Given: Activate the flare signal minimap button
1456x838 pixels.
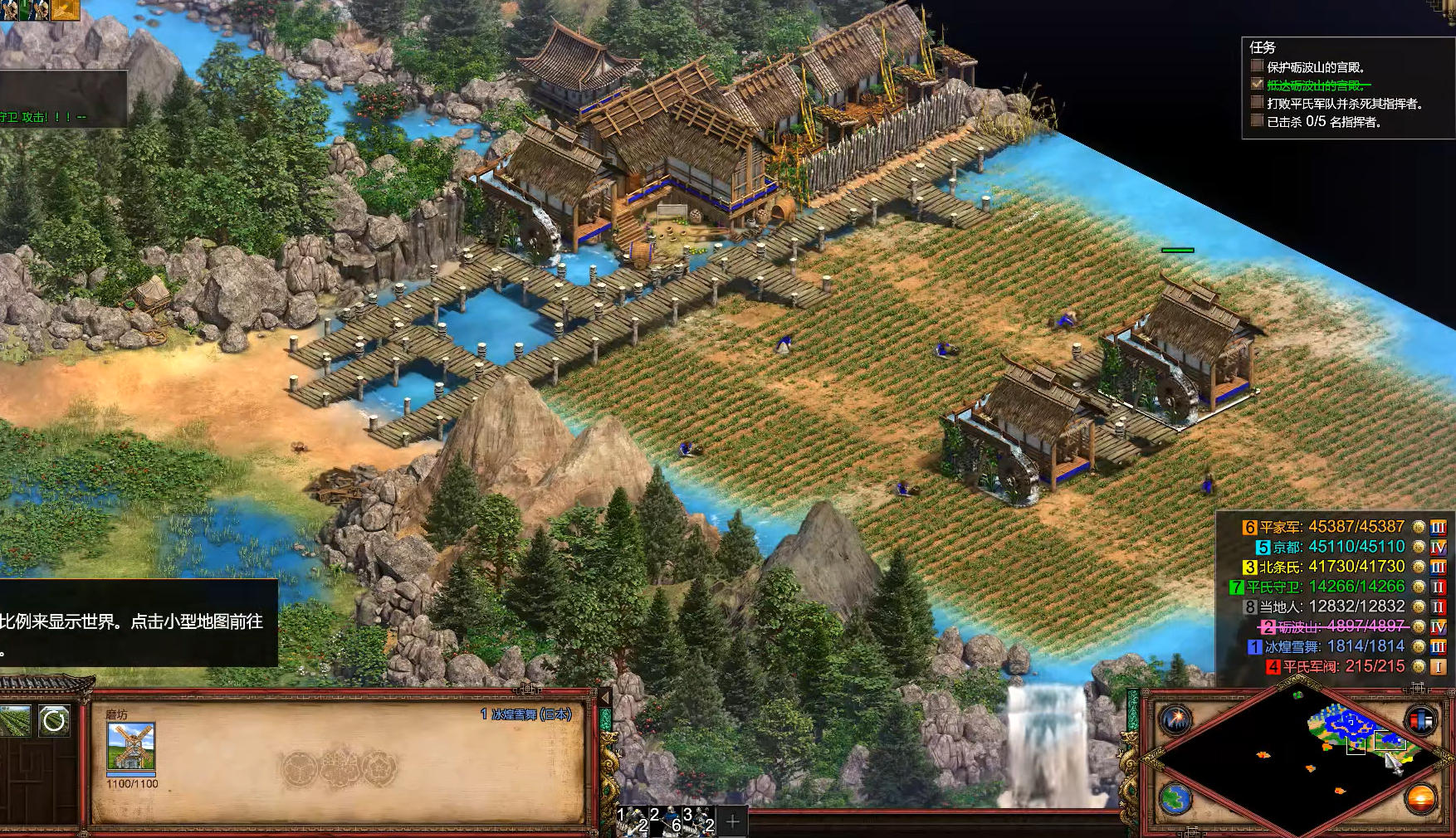Looking at the screenshot, I should point(1175,719).
